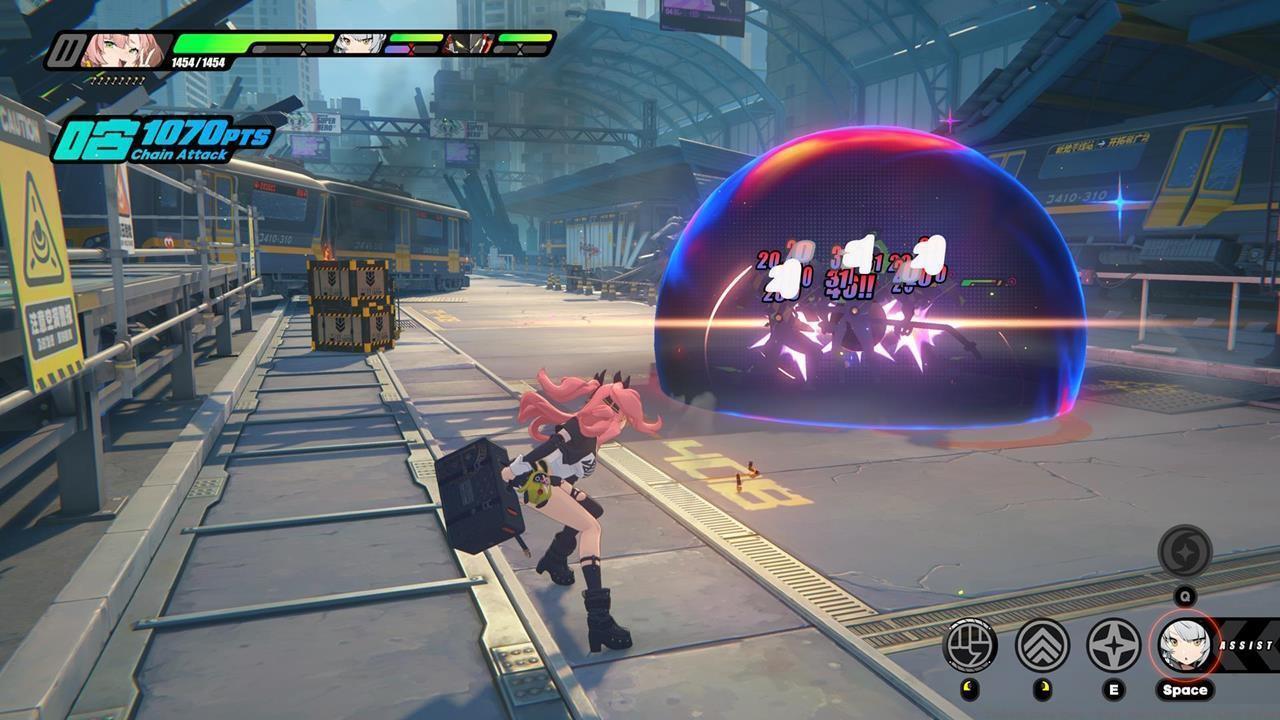Activate the swirl ultimate skill icon

click(1185, 551)
